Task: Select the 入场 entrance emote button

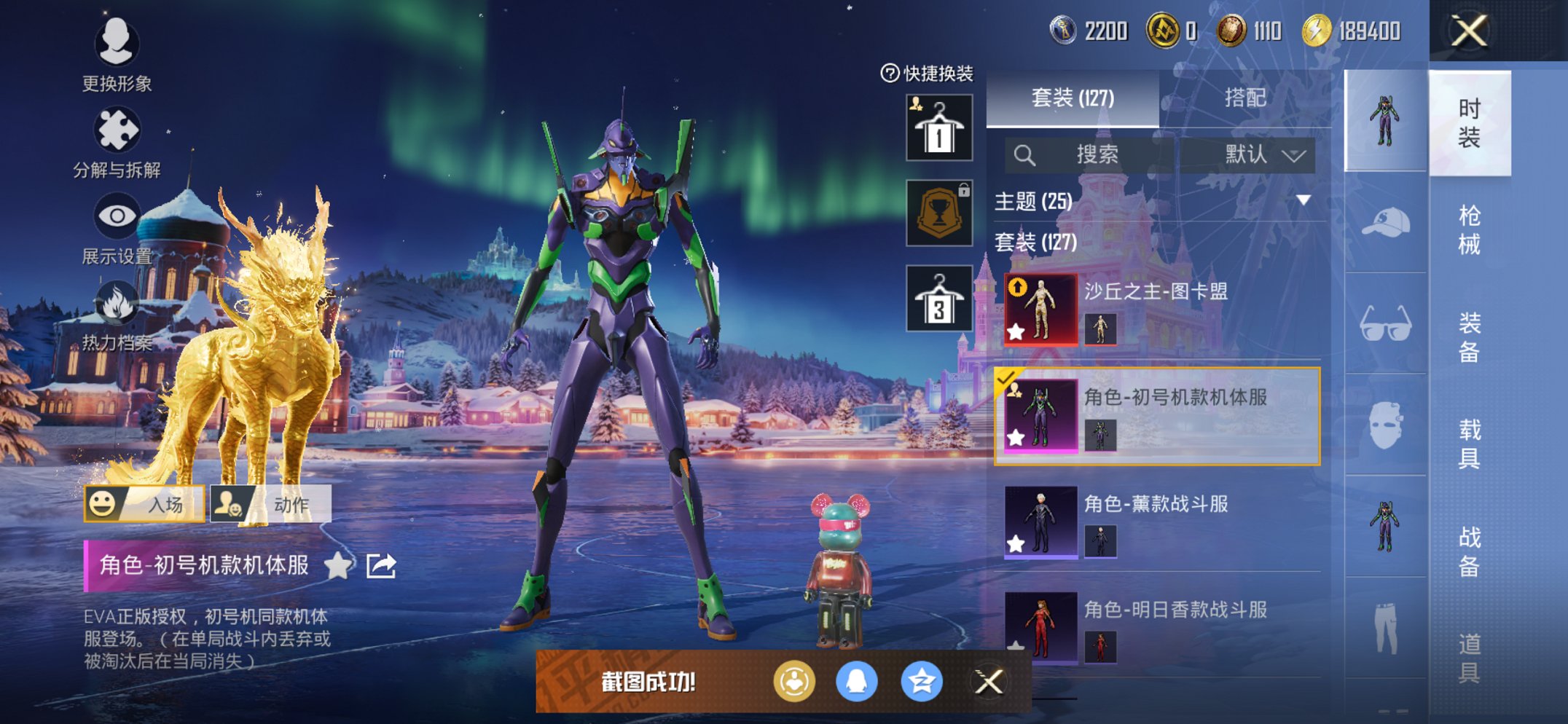Action: 144,504
